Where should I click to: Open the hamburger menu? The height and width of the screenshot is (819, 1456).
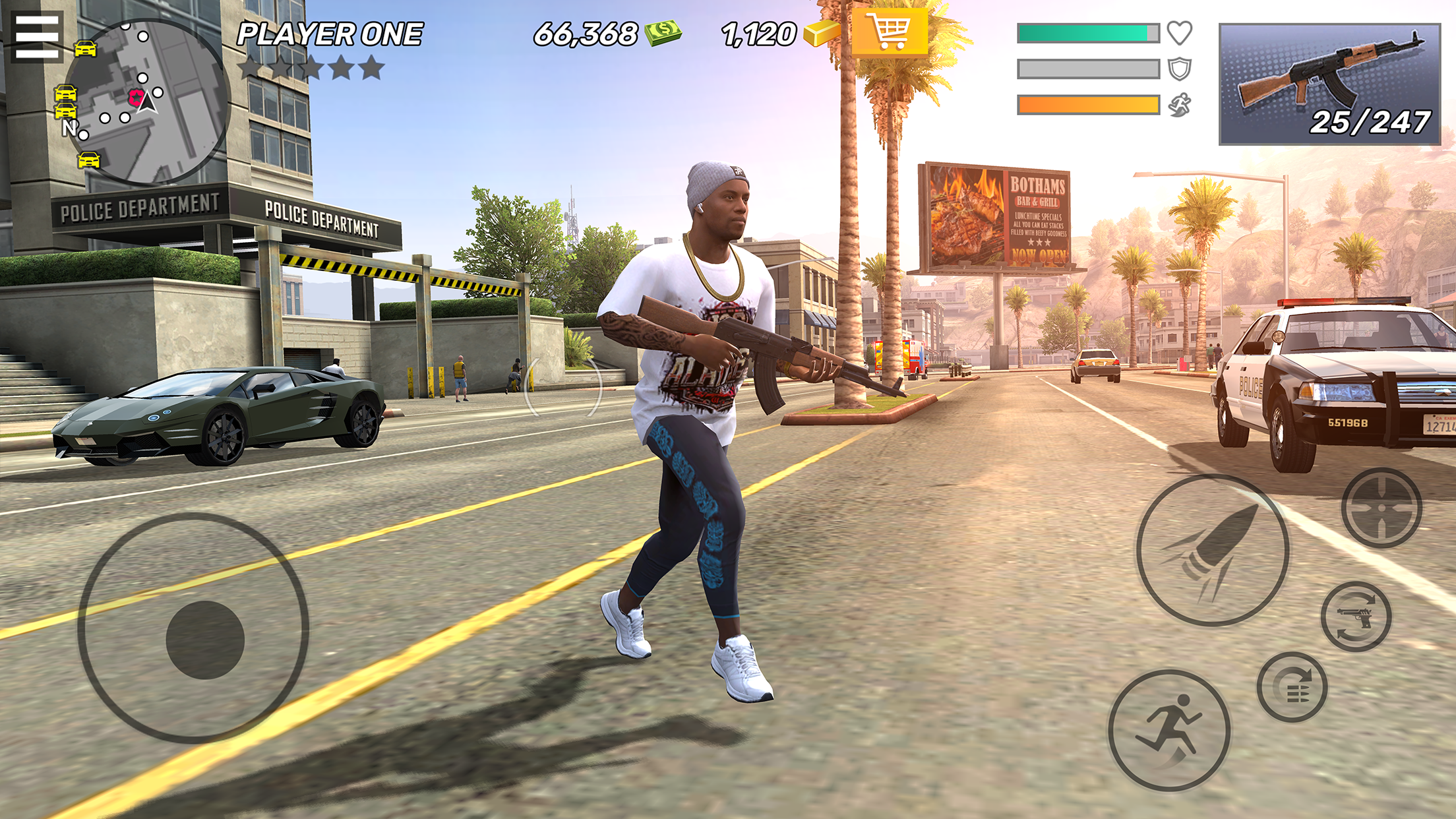[37, 36]
